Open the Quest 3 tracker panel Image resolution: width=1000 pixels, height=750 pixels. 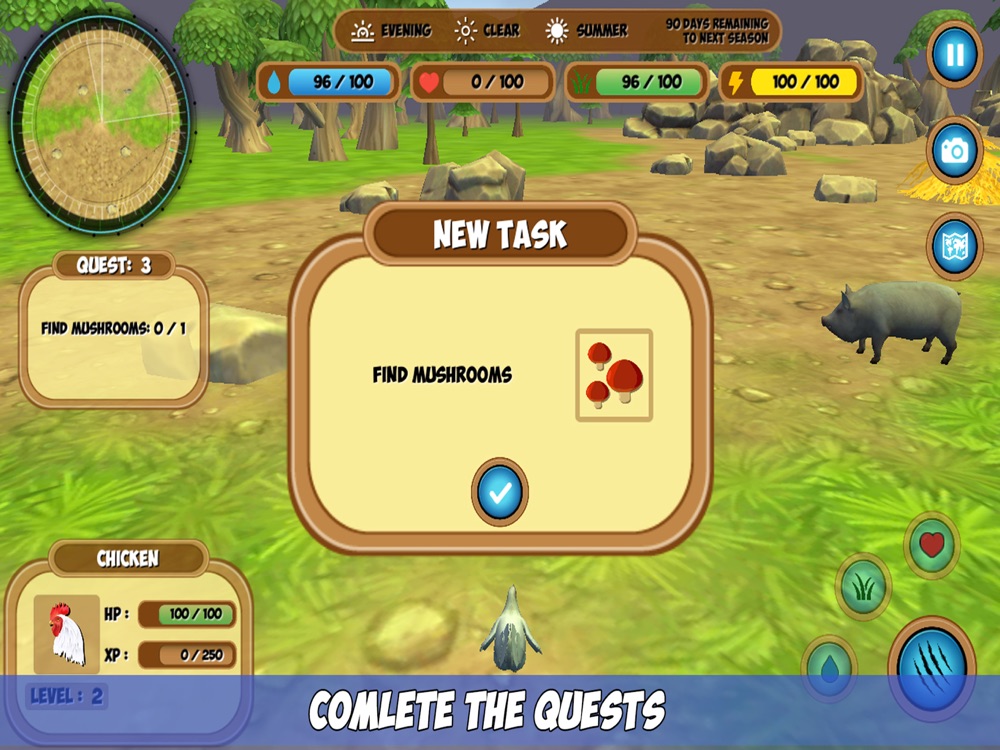114,330
